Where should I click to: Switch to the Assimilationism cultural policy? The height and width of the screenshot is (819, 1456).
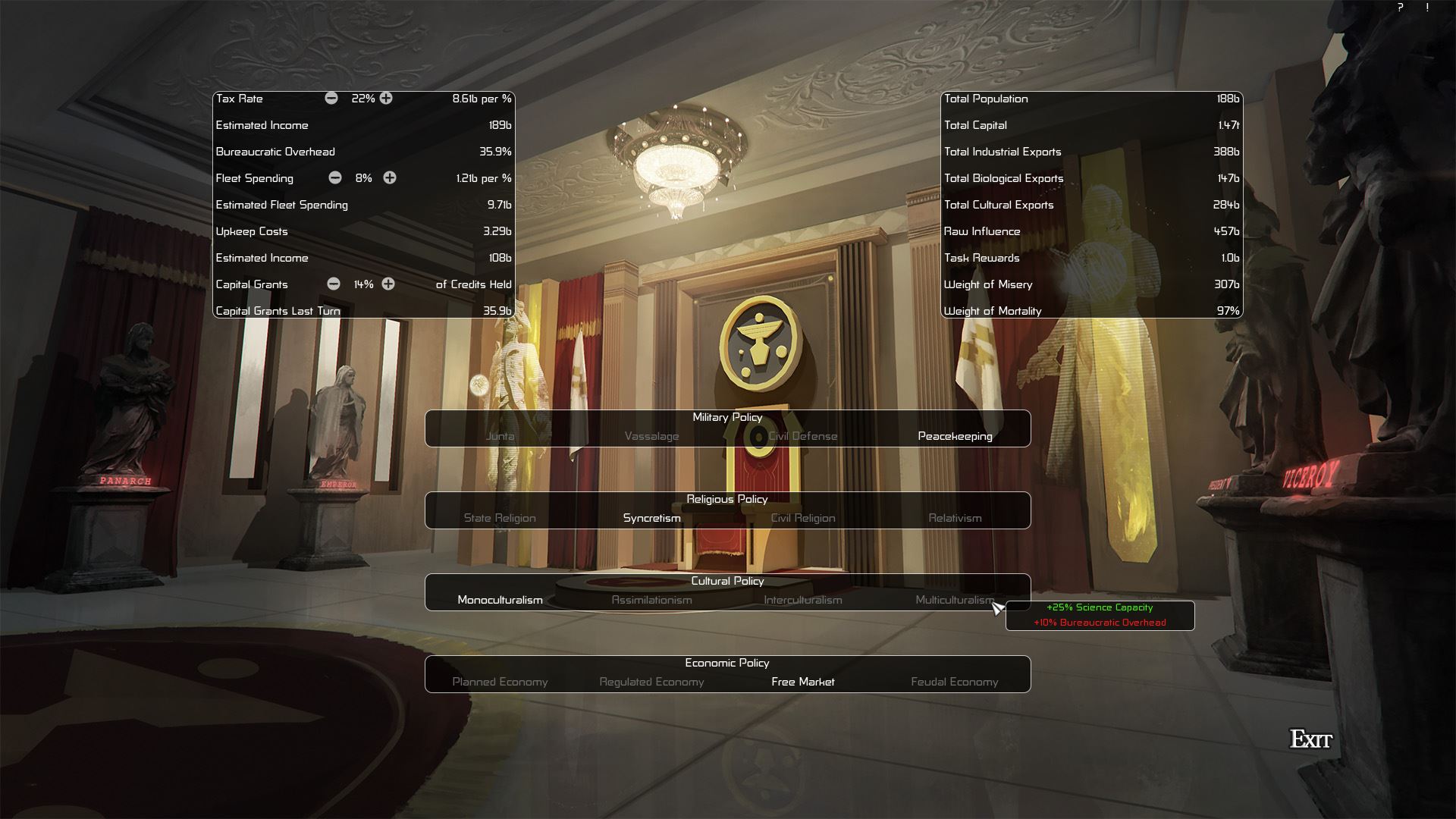pyautogui.click(x=651, y=600)
